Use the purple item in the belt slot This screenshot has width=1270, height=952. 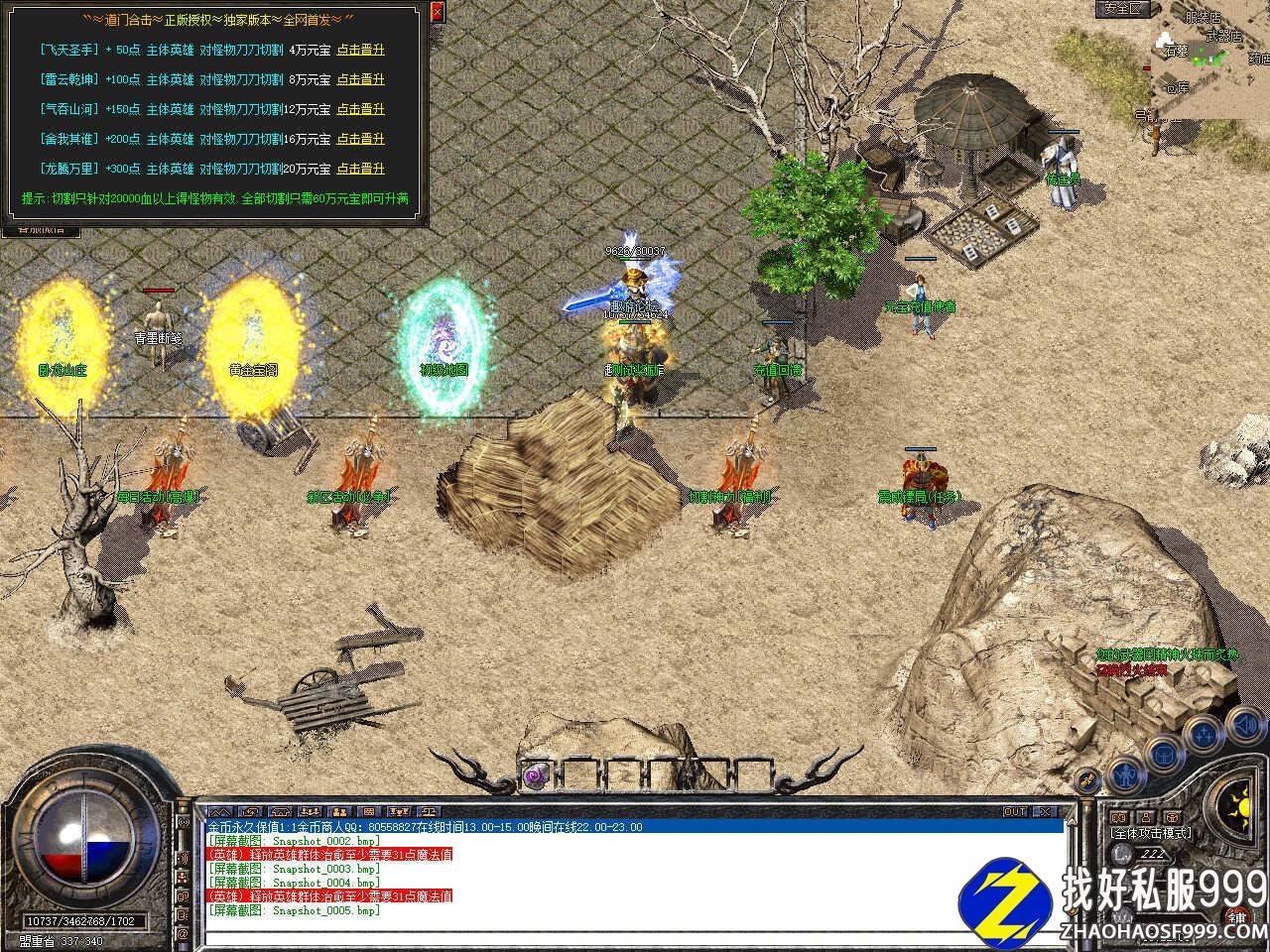pyautogui.click(x=537, y=773)
